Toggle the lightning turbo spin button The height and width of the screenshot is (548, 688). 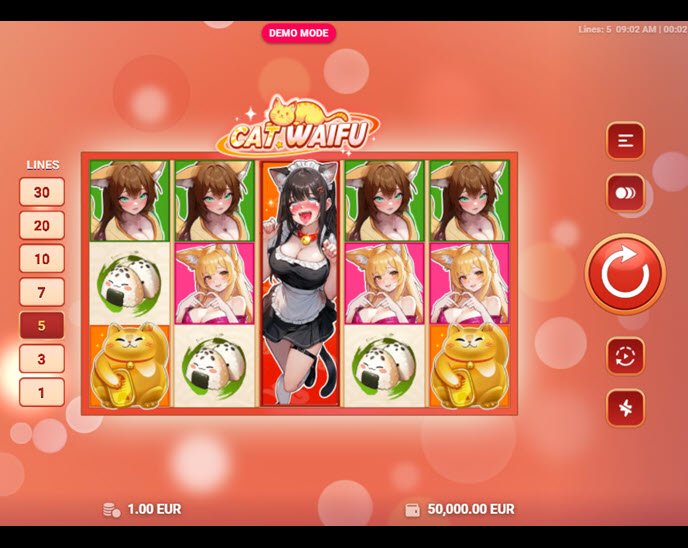pyautogui.click(x=625, y=408)
